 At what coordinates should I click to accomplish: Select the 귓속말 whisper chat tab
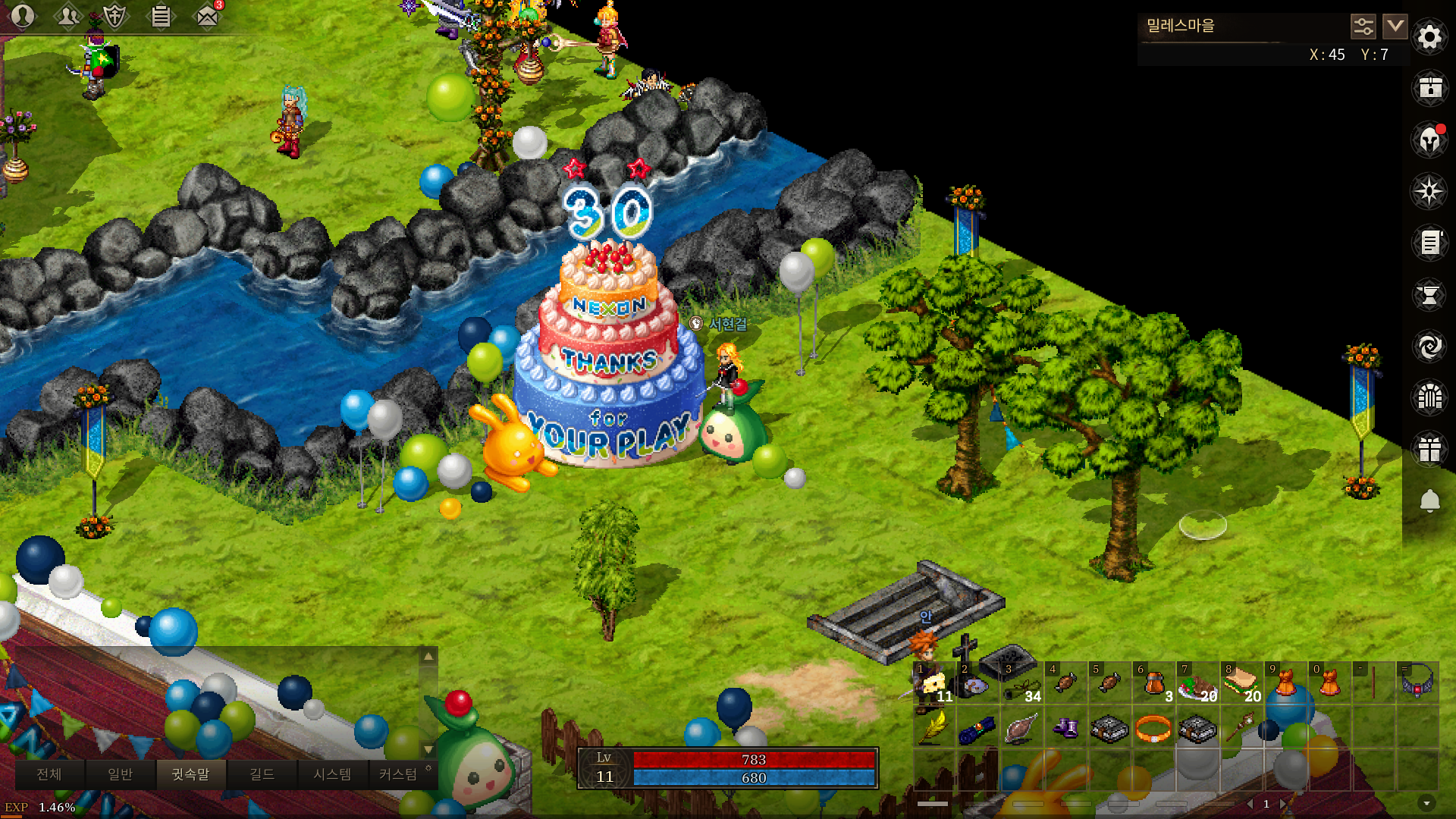(190, 774)
